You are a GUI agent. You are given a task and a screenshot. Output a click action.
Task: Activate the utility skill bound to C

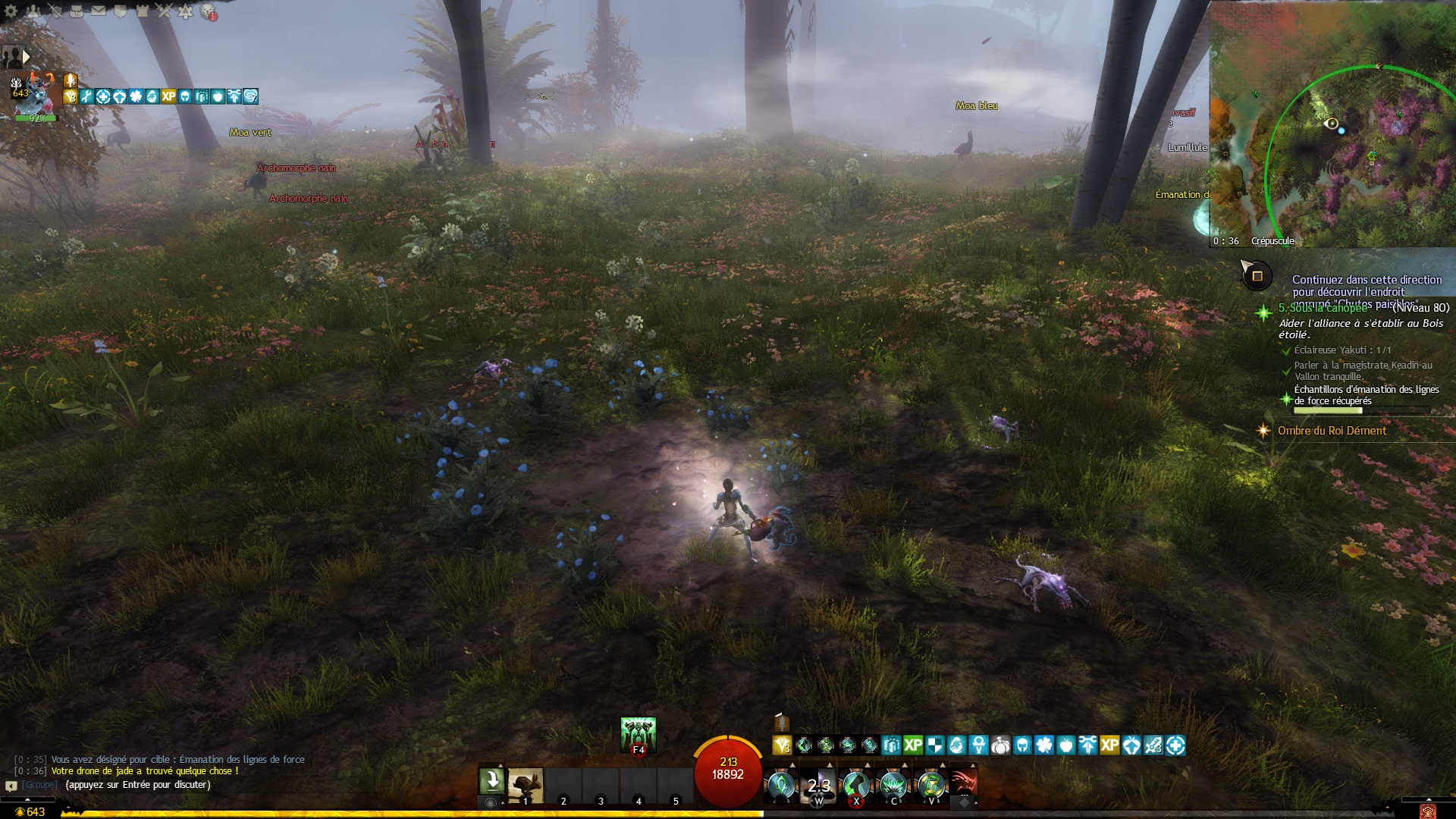[893, 785]
